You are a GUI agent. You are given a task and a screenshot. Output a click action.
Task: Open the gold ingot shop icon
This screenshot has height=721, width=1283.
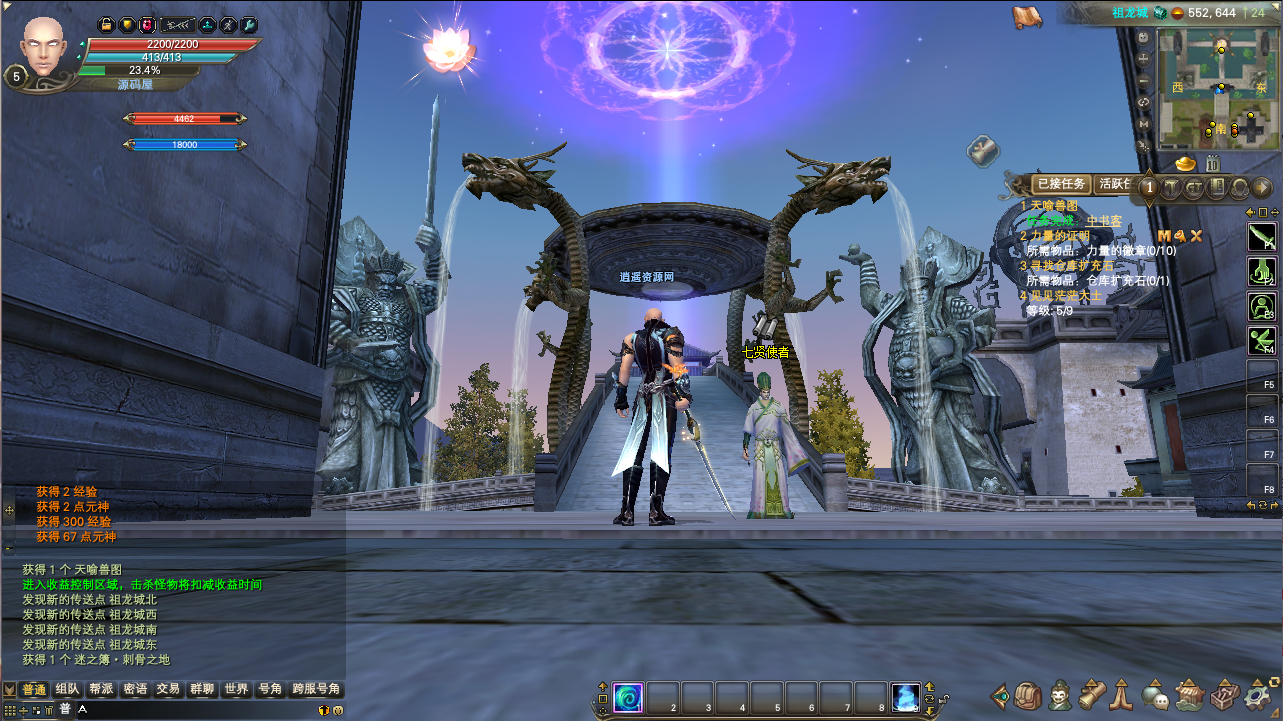1186,162
